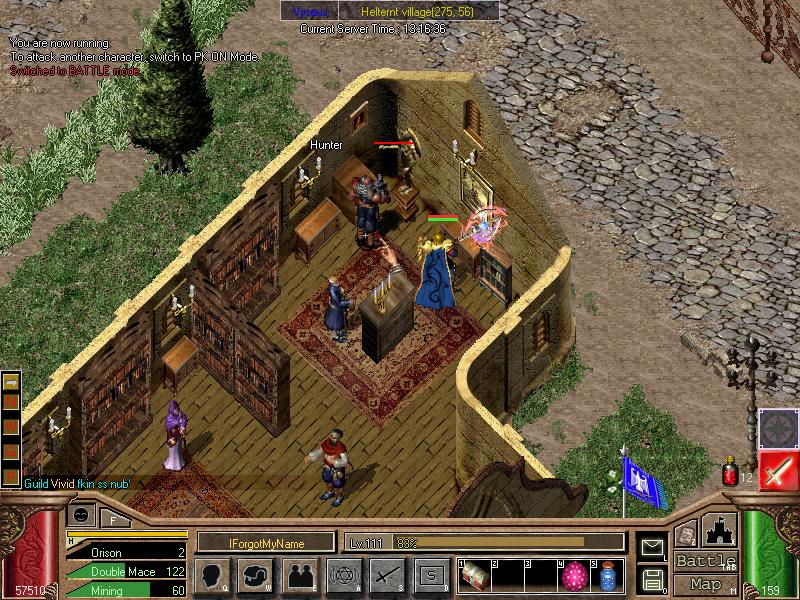Open the character head icon menu
The height and width of the screenshot is (600, 800).
(213, 575)
